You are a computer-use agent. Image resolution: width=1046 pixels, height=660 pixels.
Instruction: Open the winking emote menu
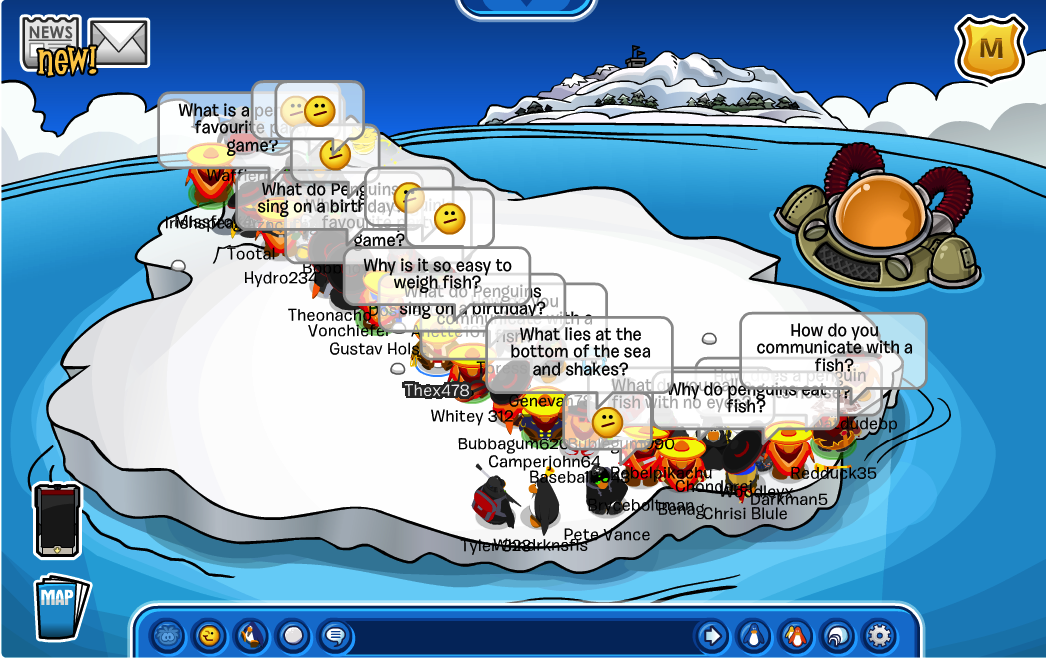(209, 635)
